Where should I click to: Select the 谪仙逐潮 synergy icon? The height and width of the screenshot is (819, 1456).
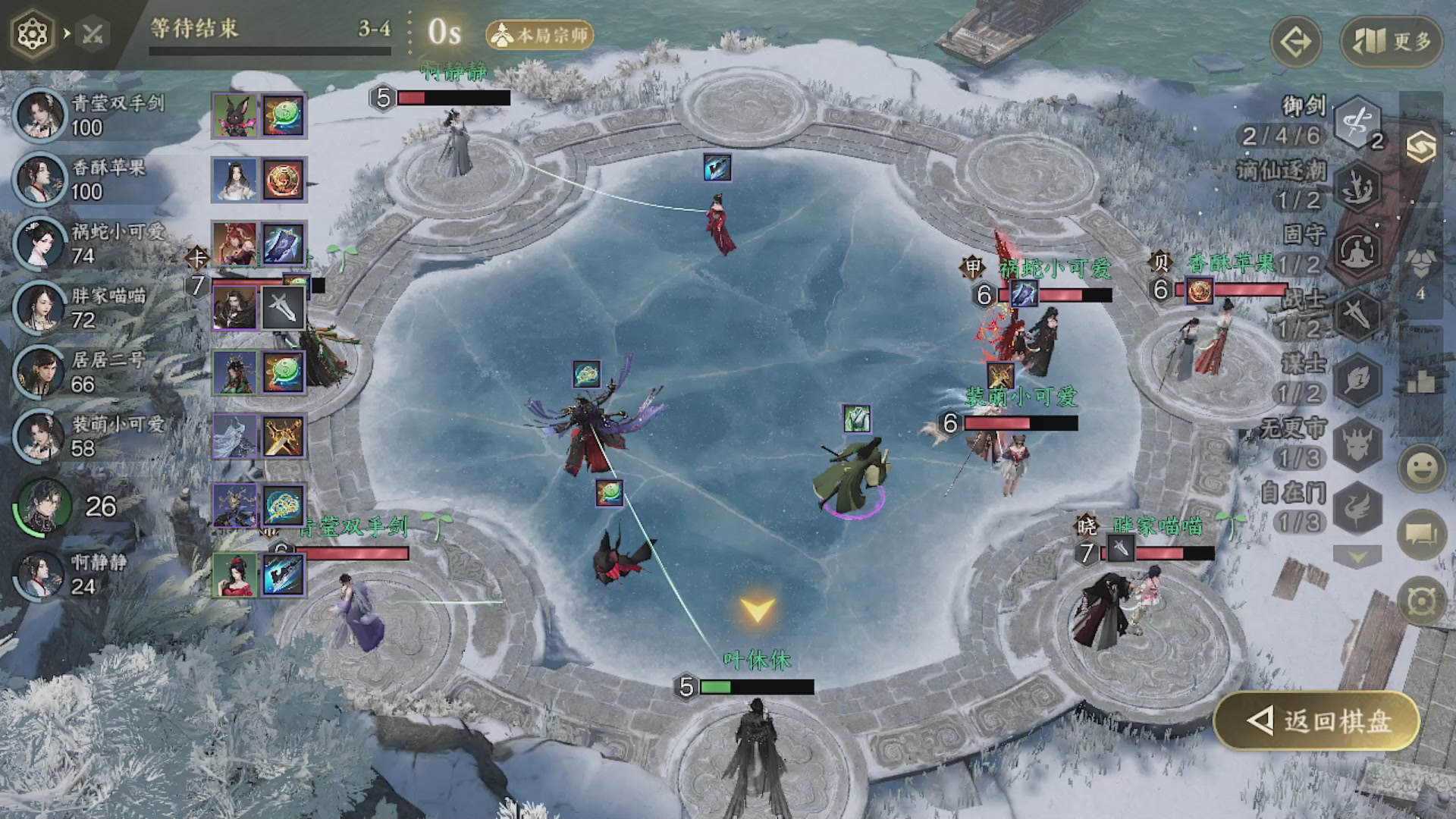(1357, 187)
